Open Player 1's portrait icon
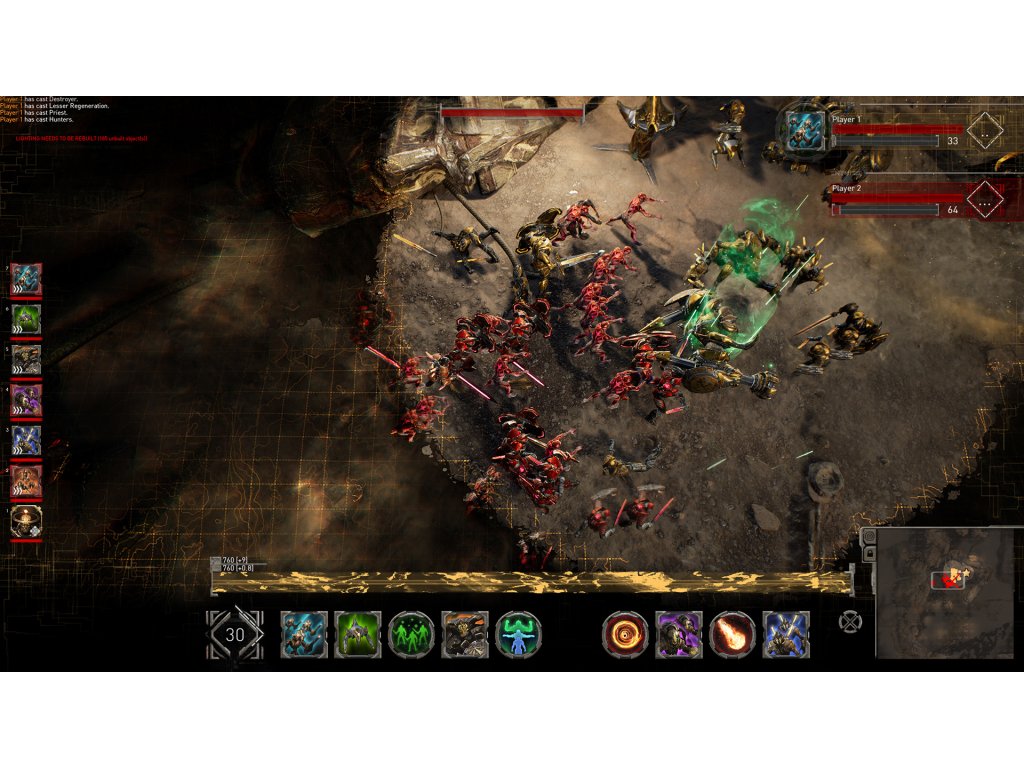 click(x=805, y=131)
